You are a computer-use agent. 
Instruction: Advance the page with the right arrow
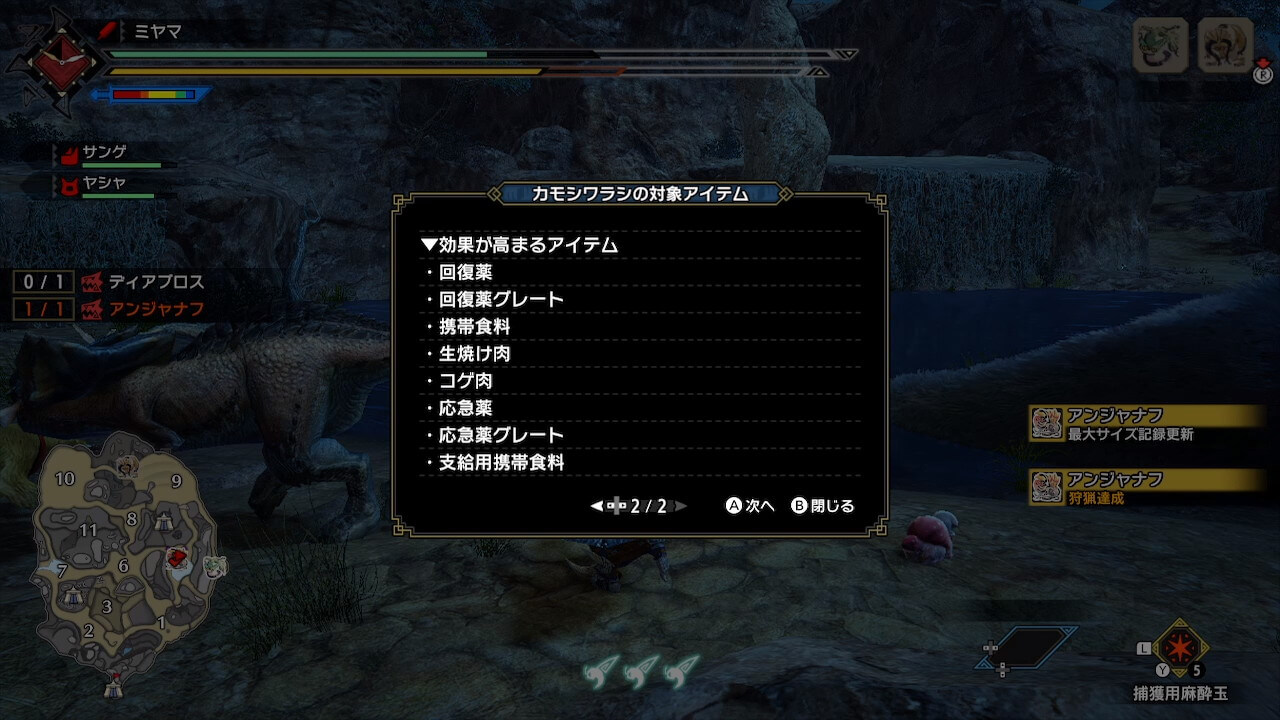pos(681,506)
